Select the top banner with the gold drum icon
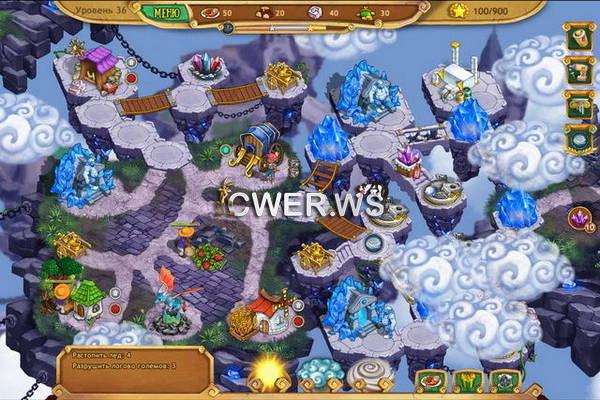600x400 pixels. pos(579,39)
